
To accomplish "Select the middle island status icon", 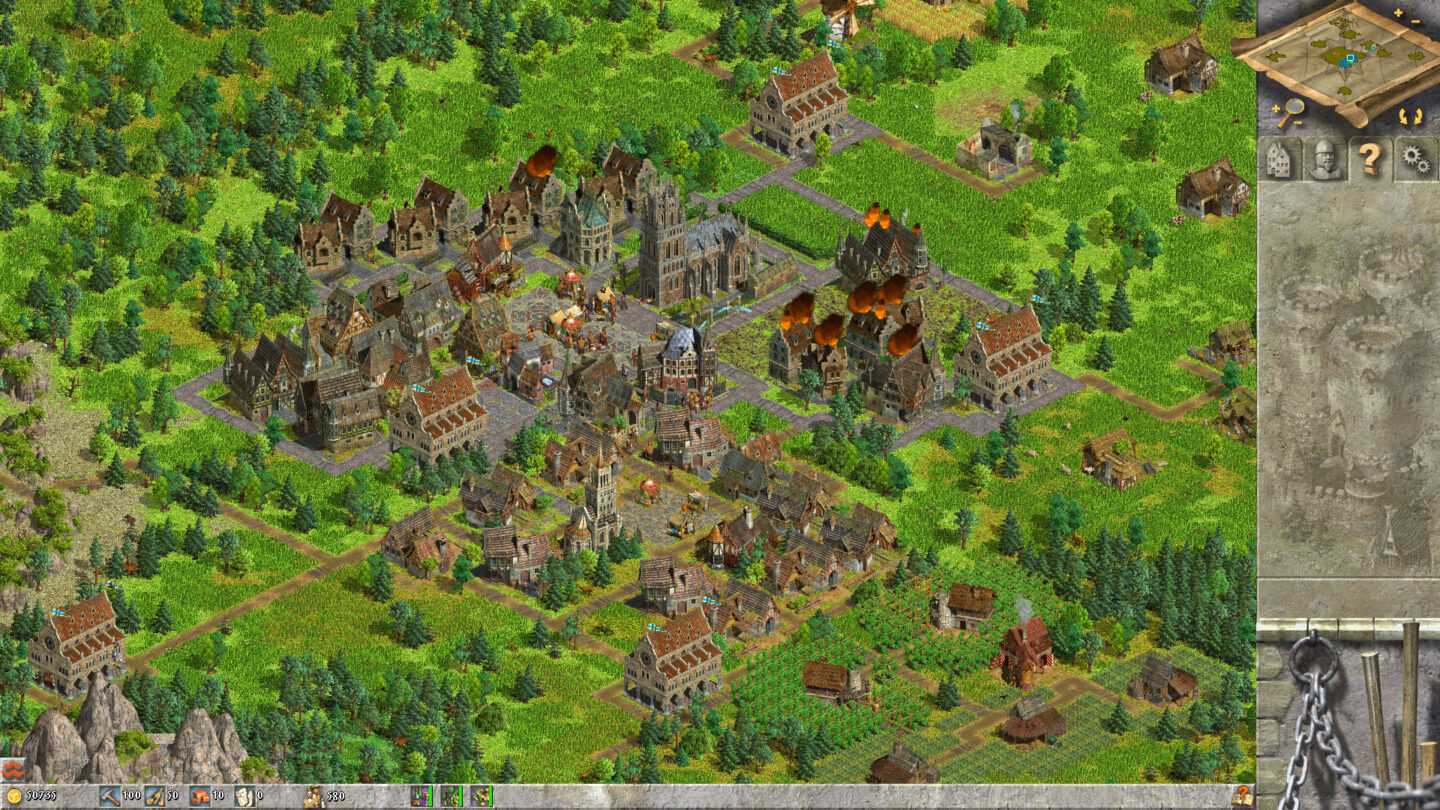I will point(448,797).
